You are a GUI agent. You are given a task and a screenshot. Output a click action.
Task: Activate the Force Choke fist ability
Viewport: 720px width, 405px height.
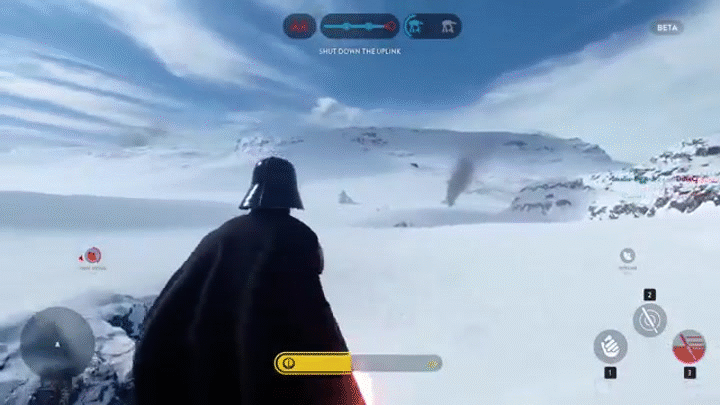(610, 346)
